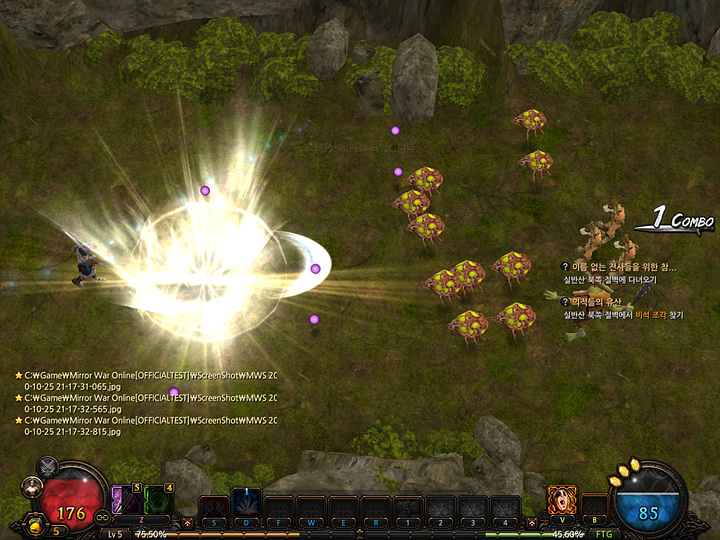This screenshot has height=540, width=720.
Task: Click the FTG indicator beside the green bar
Action: [603, 534]
